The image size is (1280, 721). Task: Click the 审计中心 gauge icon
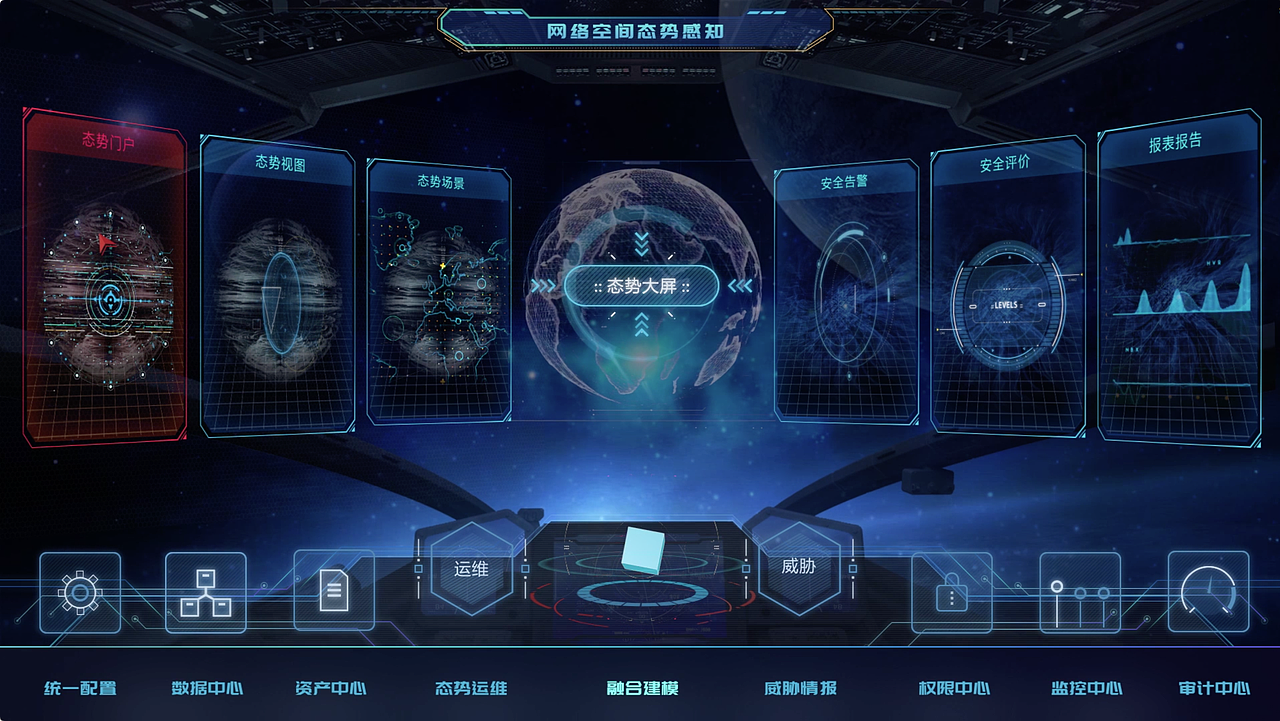[1209, 589]
